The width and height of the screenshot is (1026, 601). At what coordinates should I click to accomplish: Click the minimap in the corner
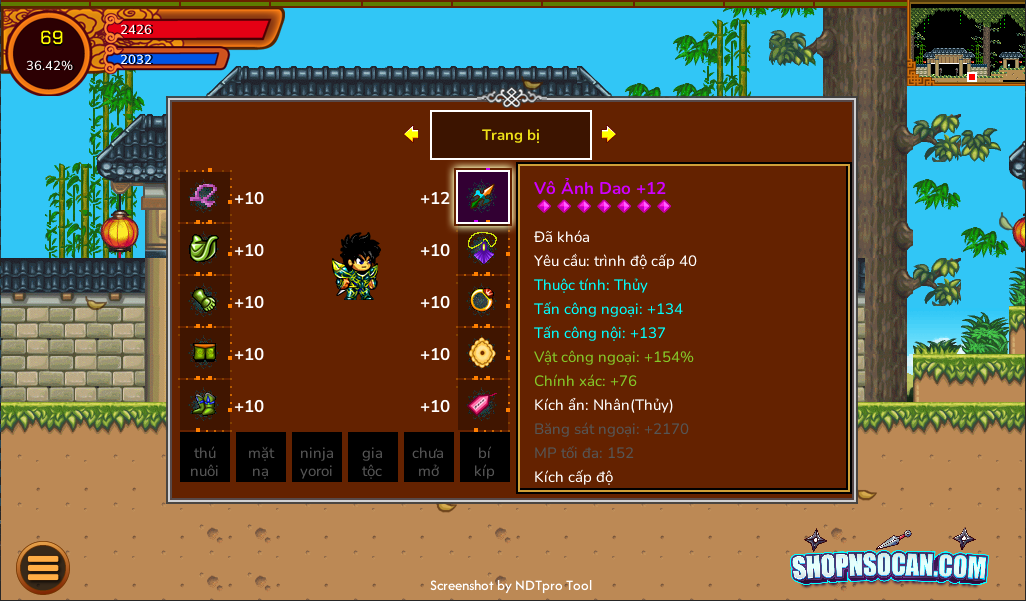tap(967, 45)
